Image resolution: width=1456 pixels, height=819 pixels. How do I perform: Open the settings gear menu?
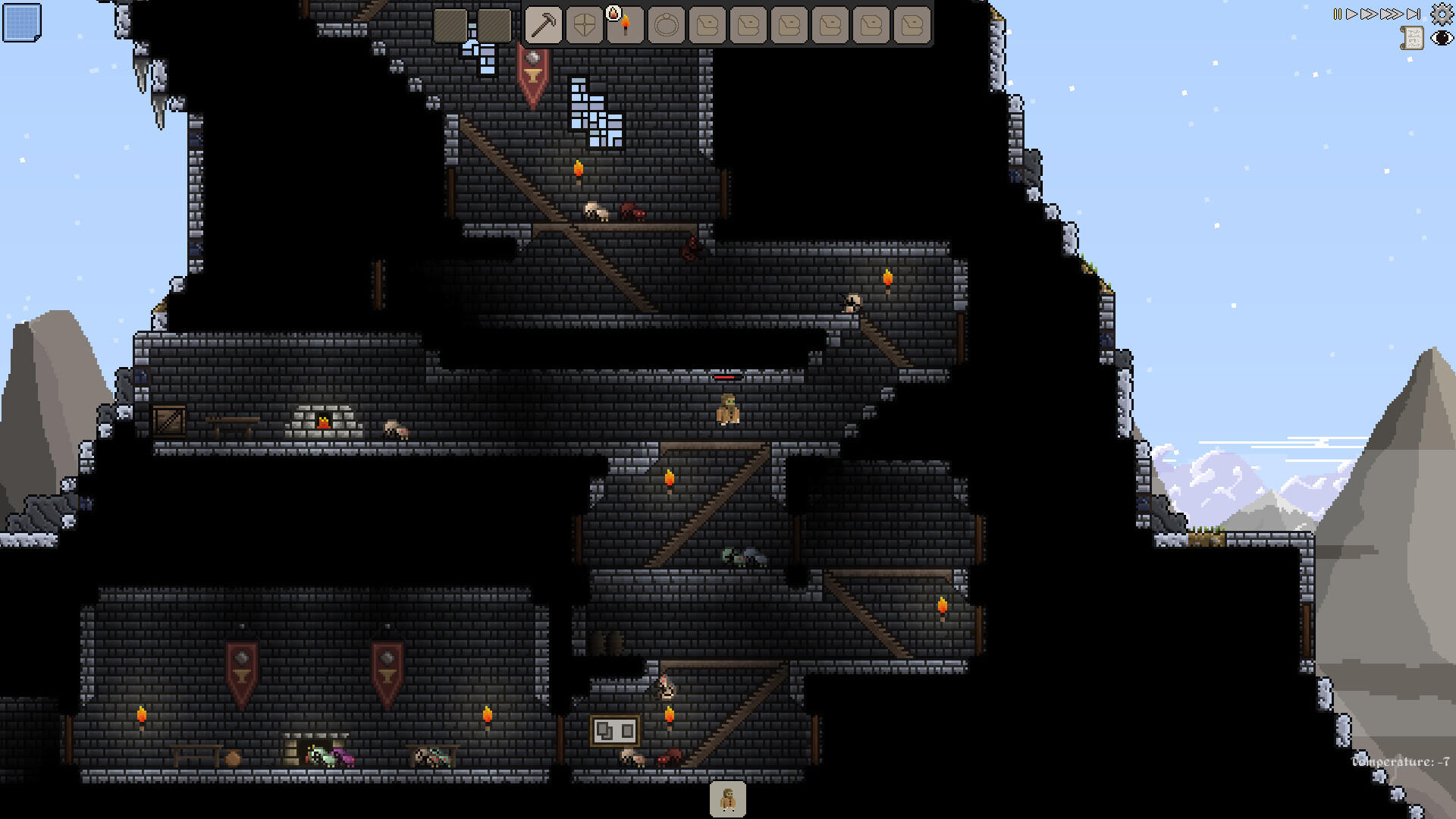pos(1442,14)
